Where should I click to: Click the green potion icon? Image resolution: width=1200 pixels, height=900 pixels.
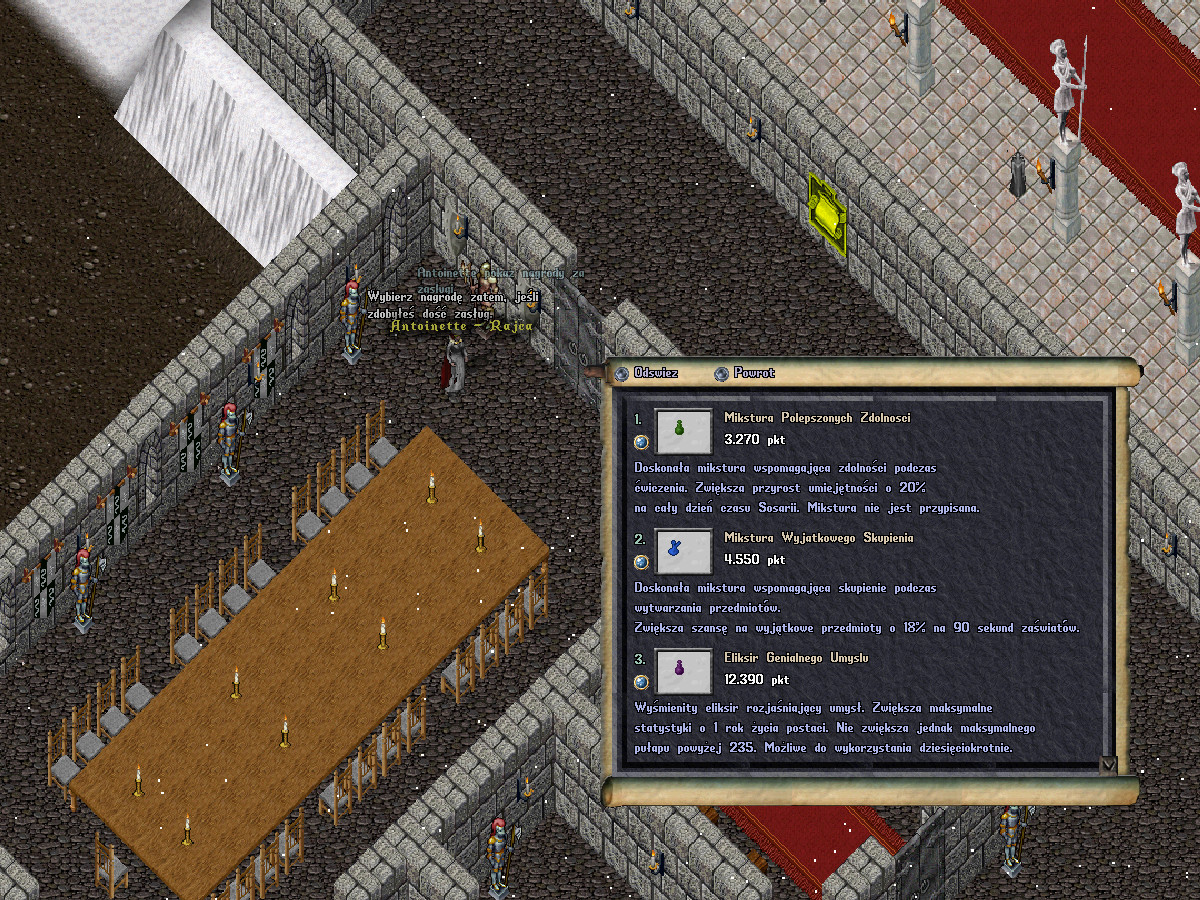683,430
